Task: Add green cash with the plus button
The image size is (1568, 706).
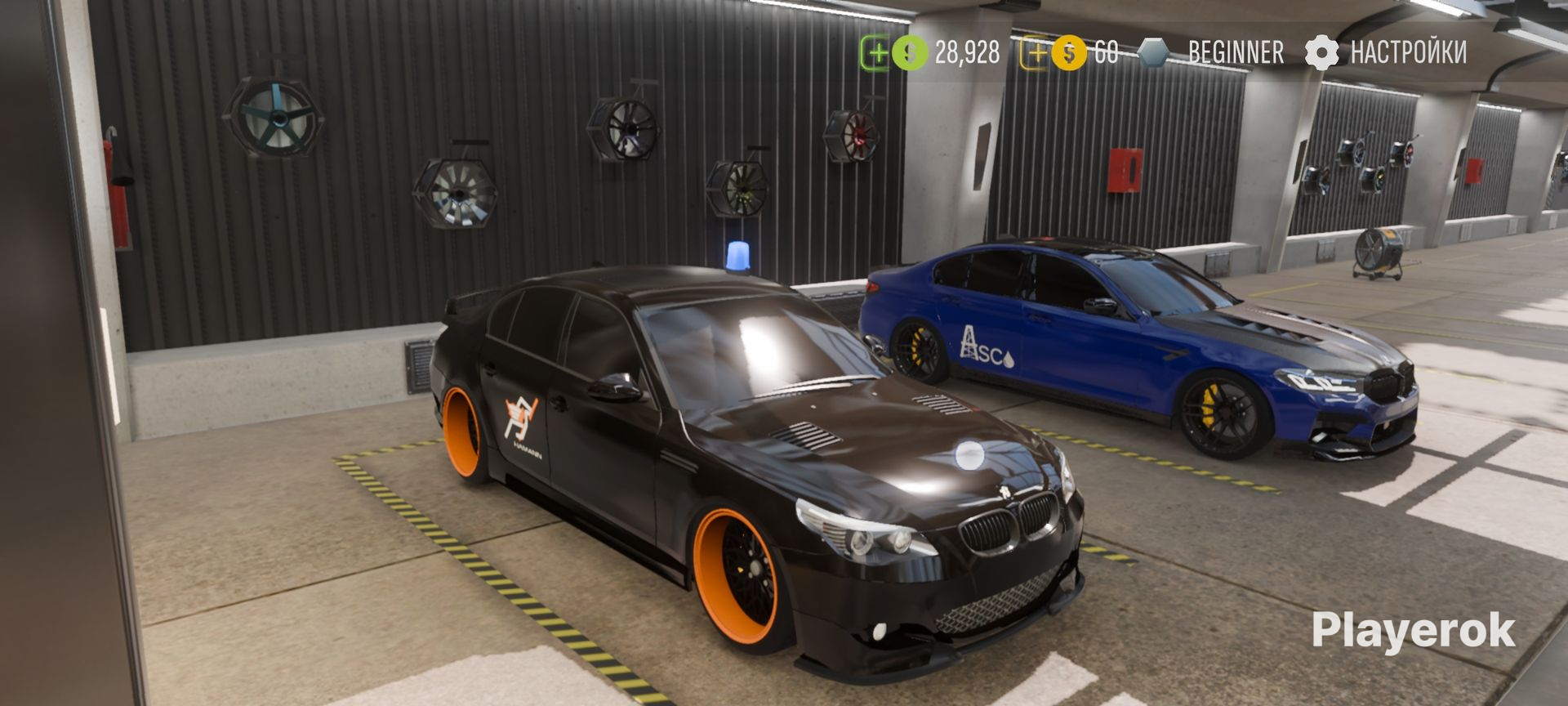Action: 876,54
